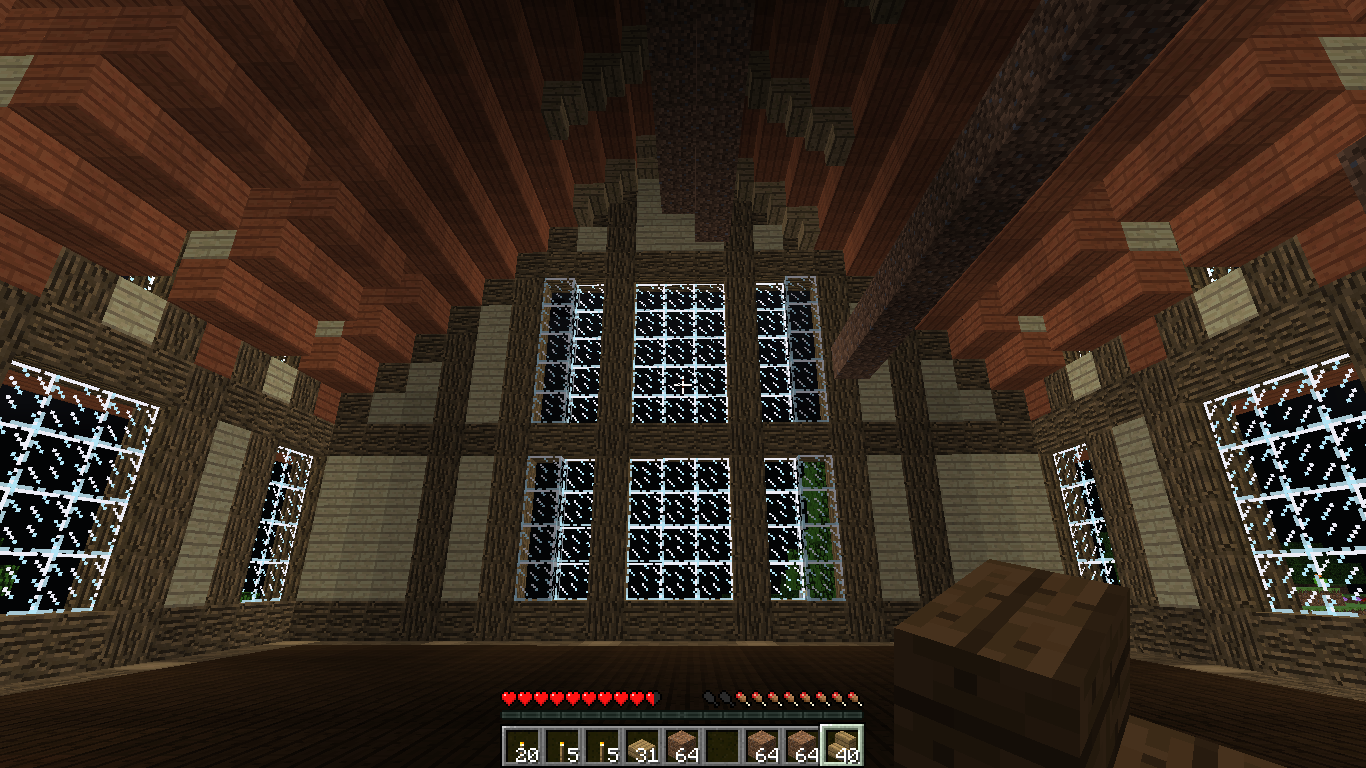Select the wooden stairs stack of 40
Viewport: 1366px width, 768px height.
pyautogui.click(x=841, y=746)
